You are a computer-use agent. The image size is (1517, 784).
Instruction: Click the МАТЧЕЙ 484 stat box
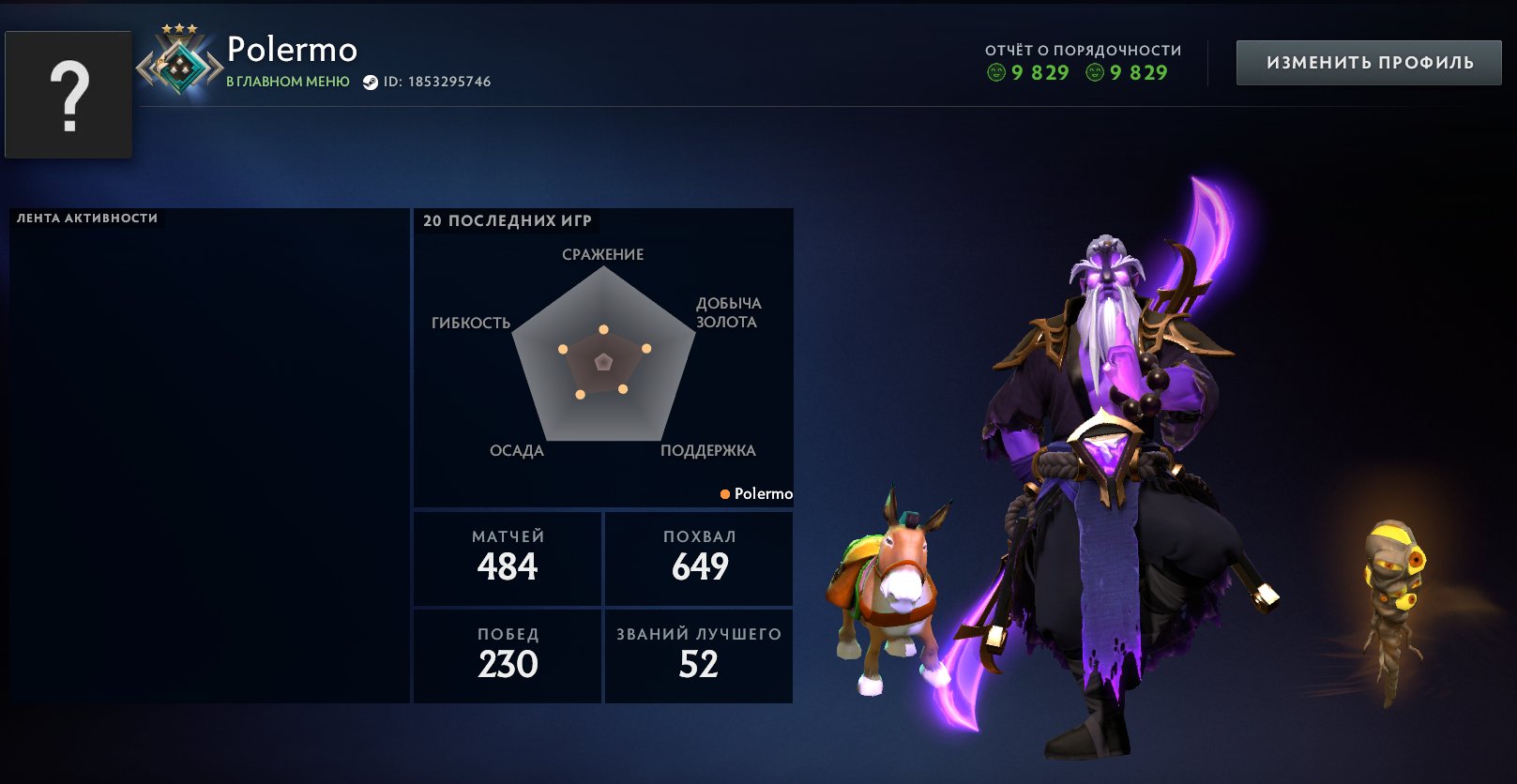507,558
